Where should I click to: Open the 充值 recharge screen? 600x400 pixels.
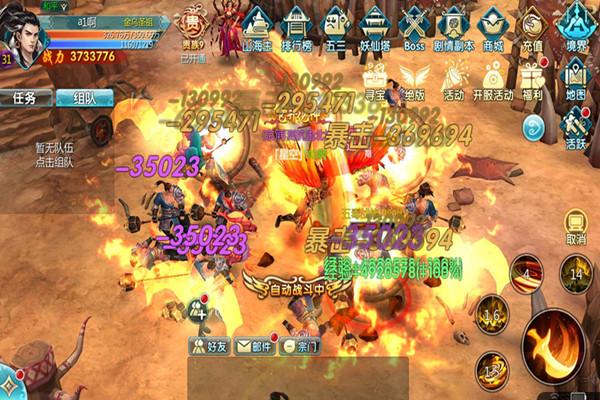tap(533, 27)
